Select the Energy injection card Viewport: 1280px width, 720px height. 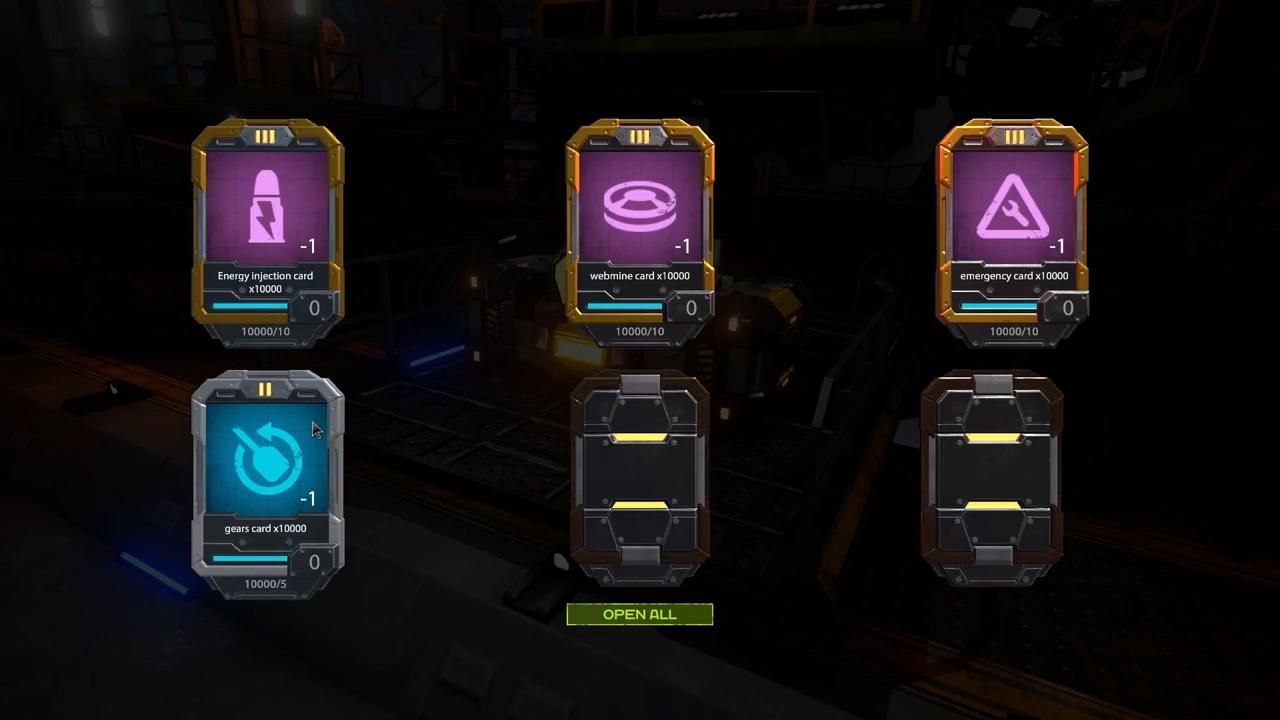point(267,232)
